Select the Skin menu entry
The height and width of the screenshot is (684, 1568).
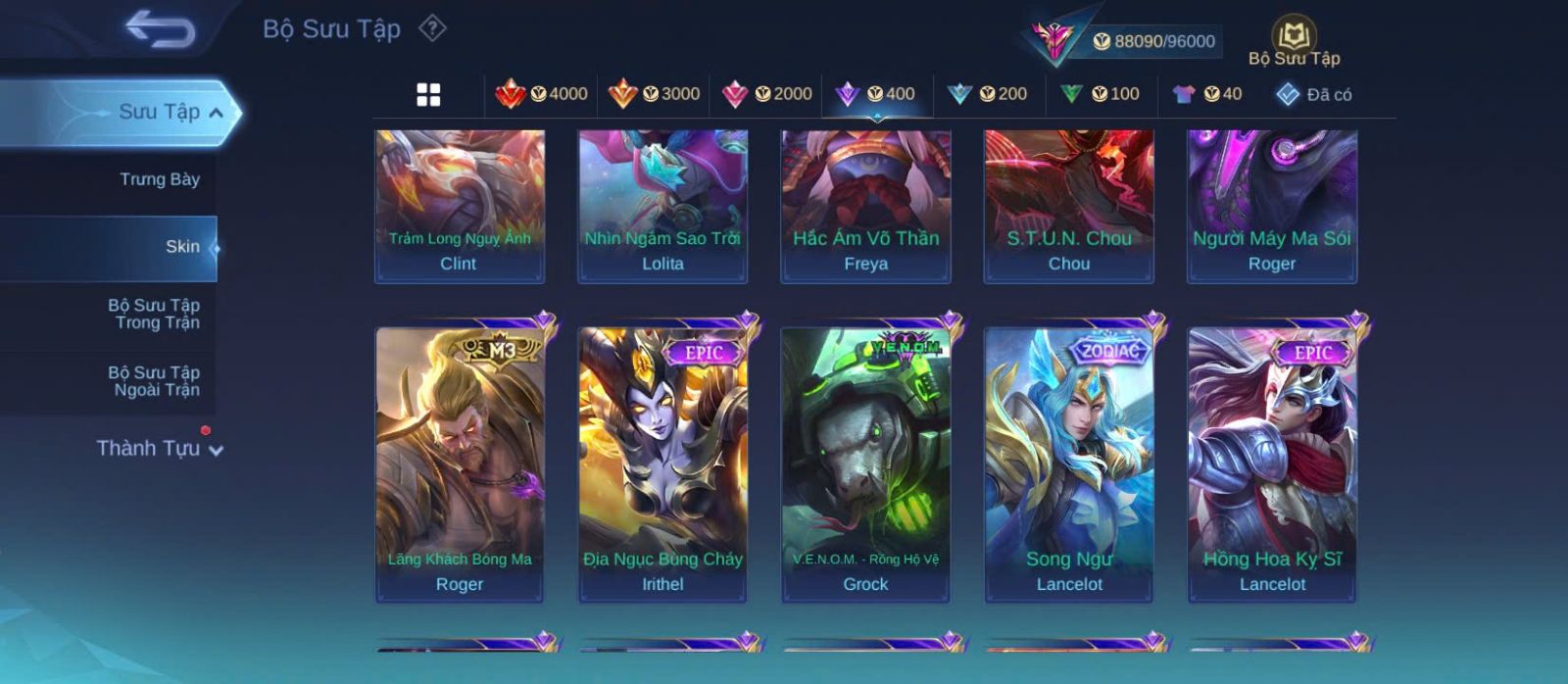pyautogui.click(x=182, y=247)
